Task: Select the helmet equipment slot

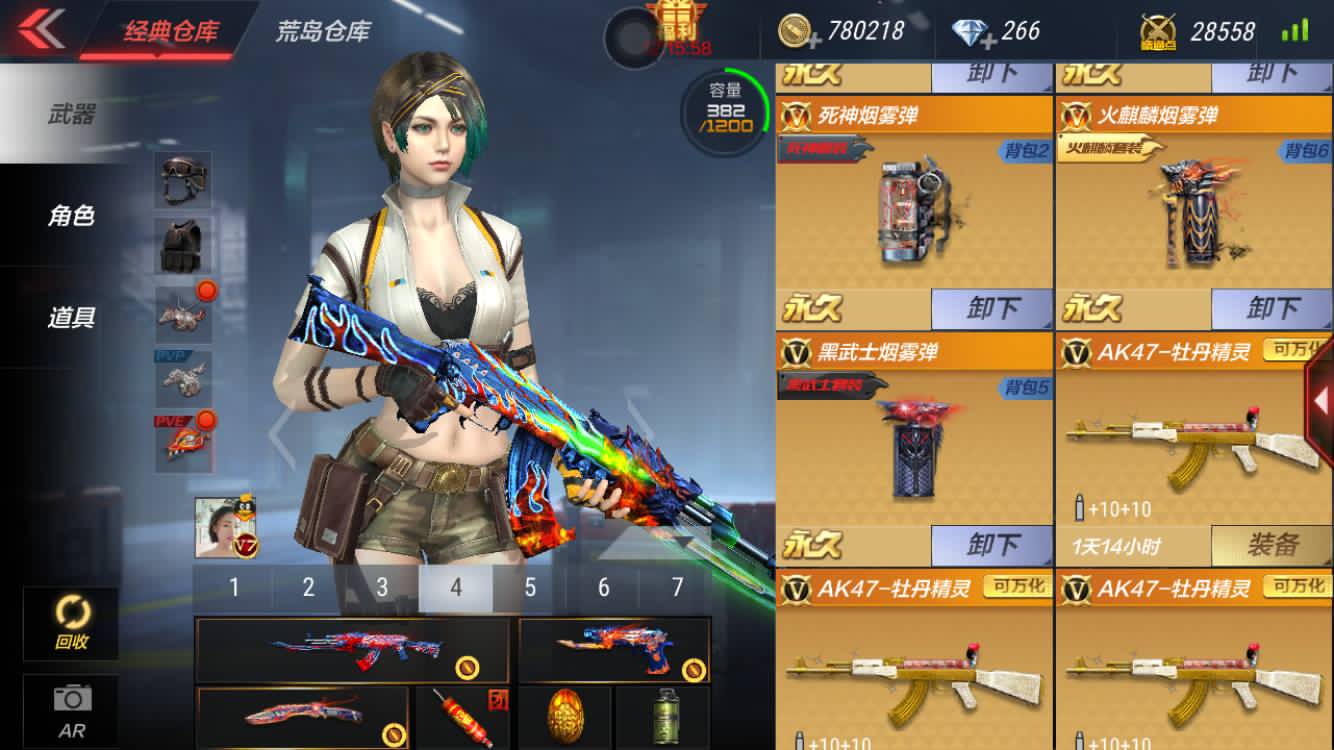Action: (183, 179)
